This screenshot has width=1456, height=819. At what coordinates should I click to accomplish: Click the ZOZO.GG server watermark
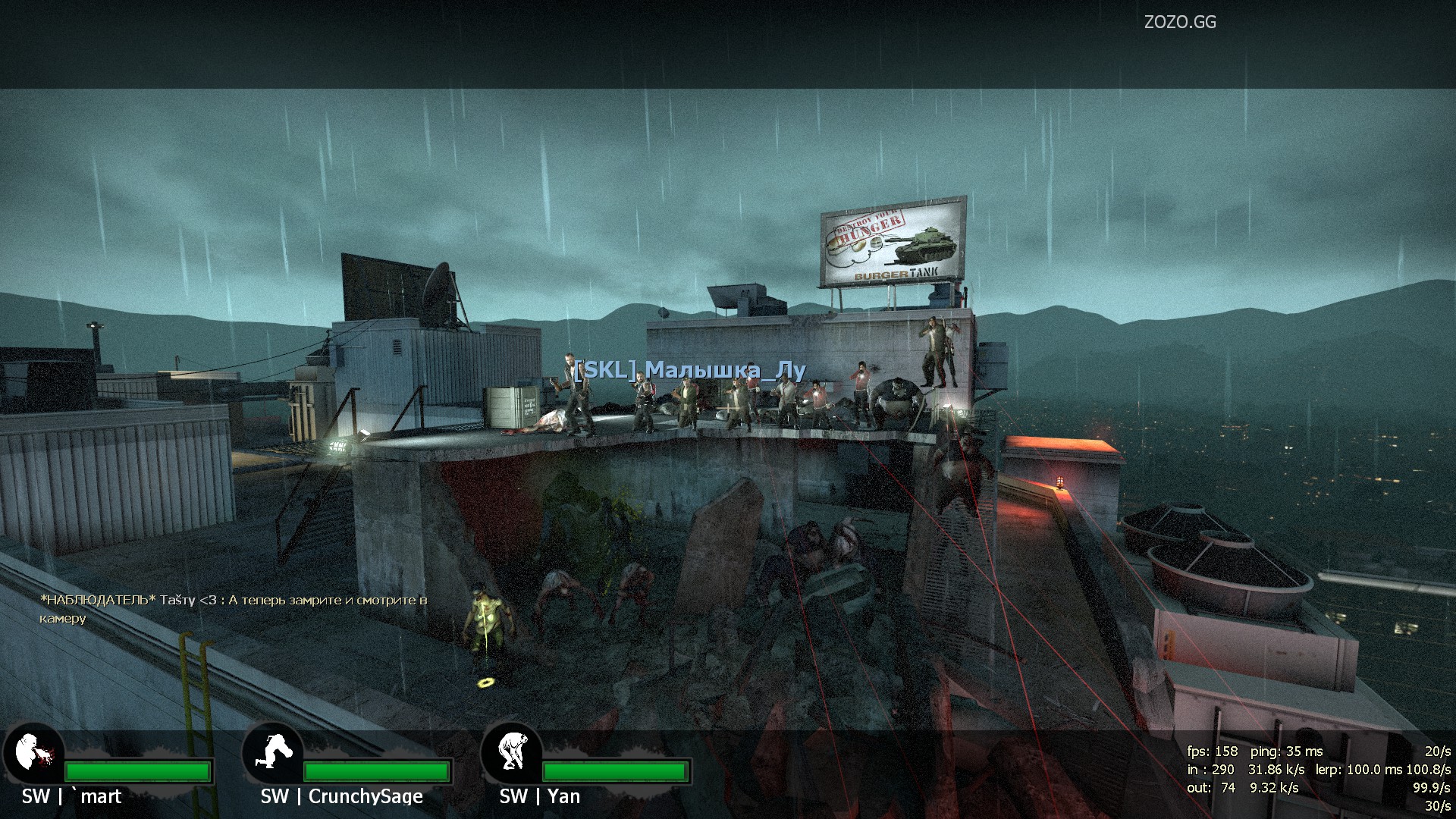pyautogui.click(x=1180, y=23)
